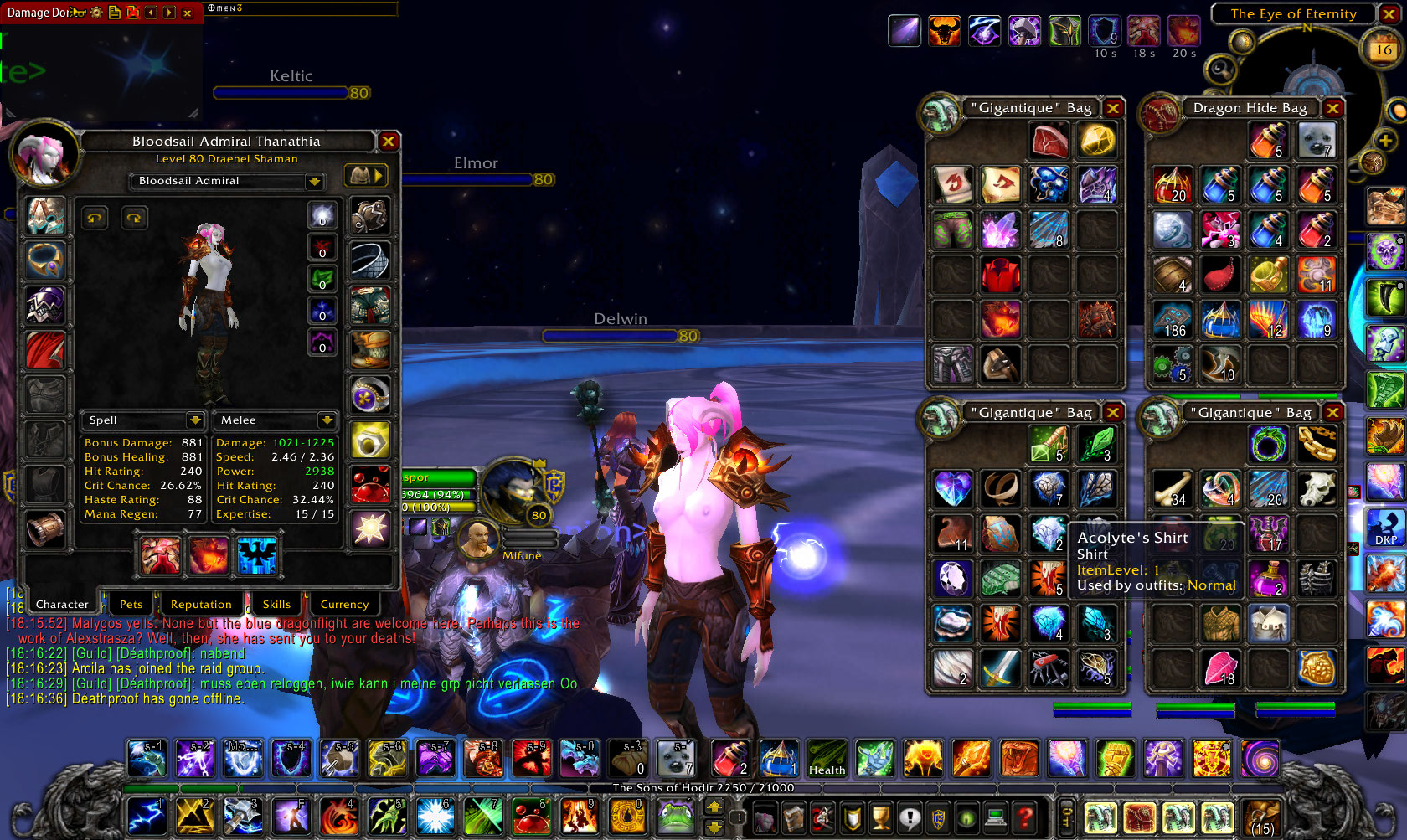
Task: Rotate the character model left
Action: (x=95, y=218)
